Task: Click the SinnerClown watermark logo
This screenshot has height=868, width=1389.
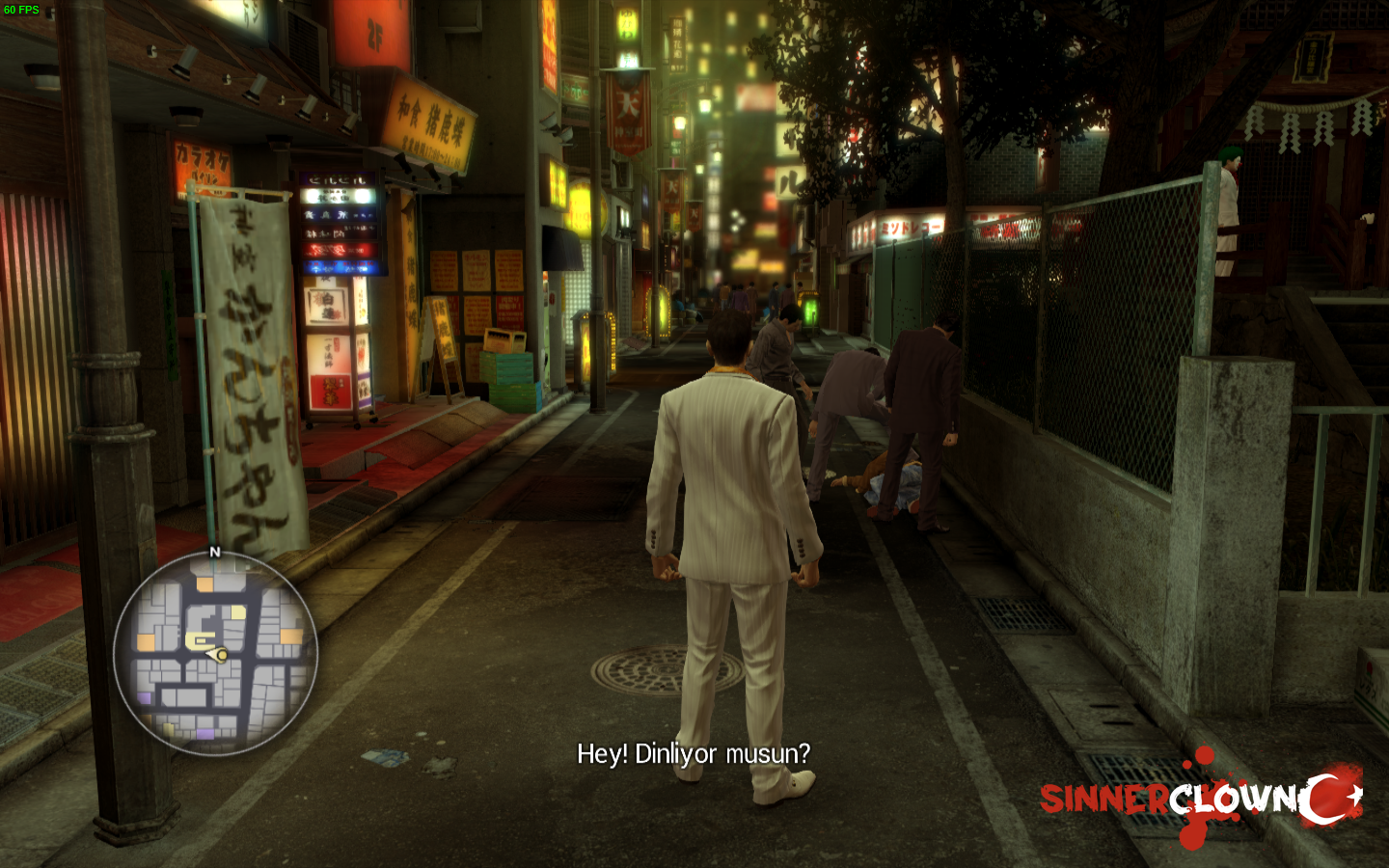Action: tap(1200, 797)
